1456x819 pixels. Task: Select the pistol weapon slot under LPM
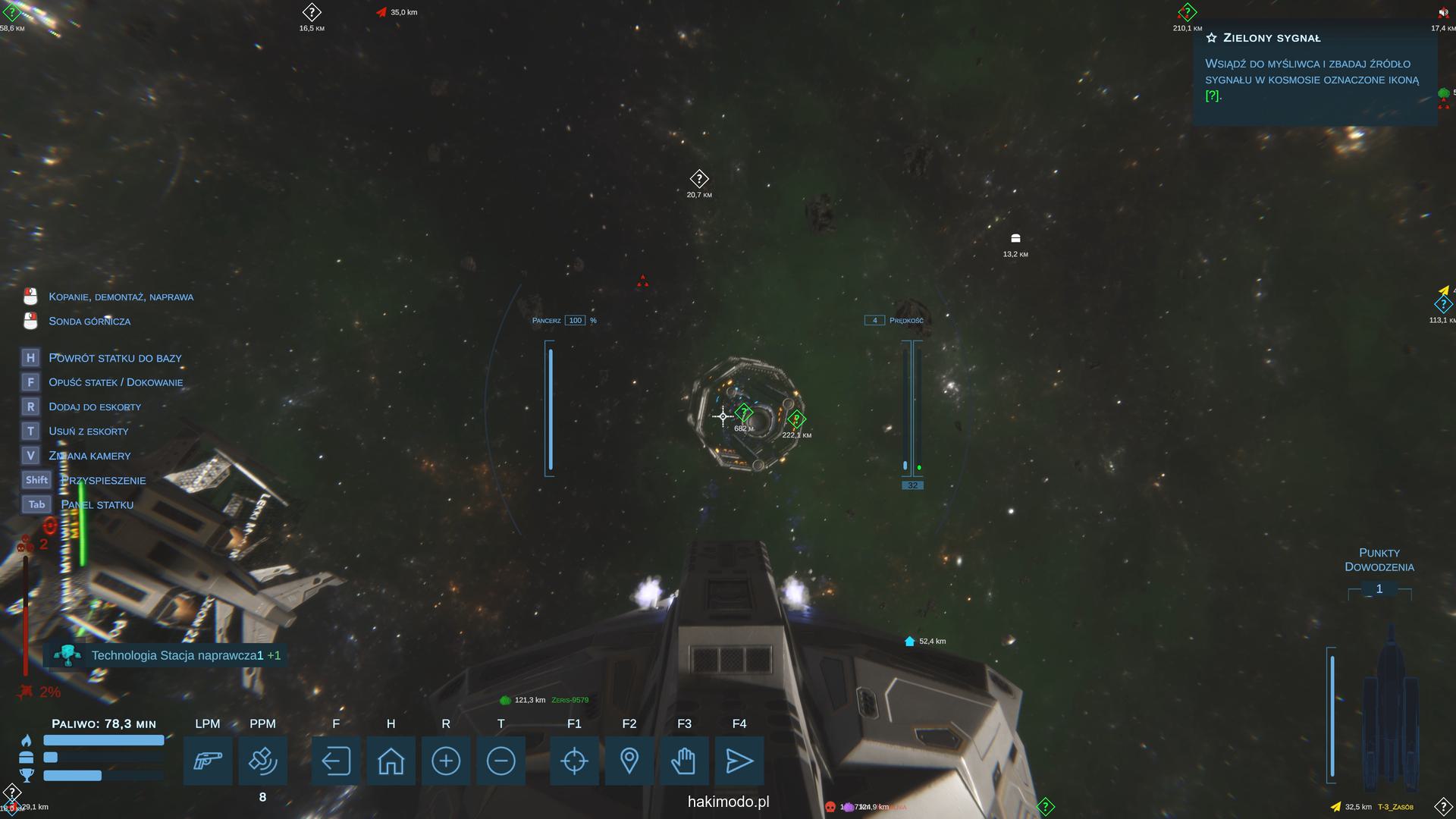pos(208,761)
